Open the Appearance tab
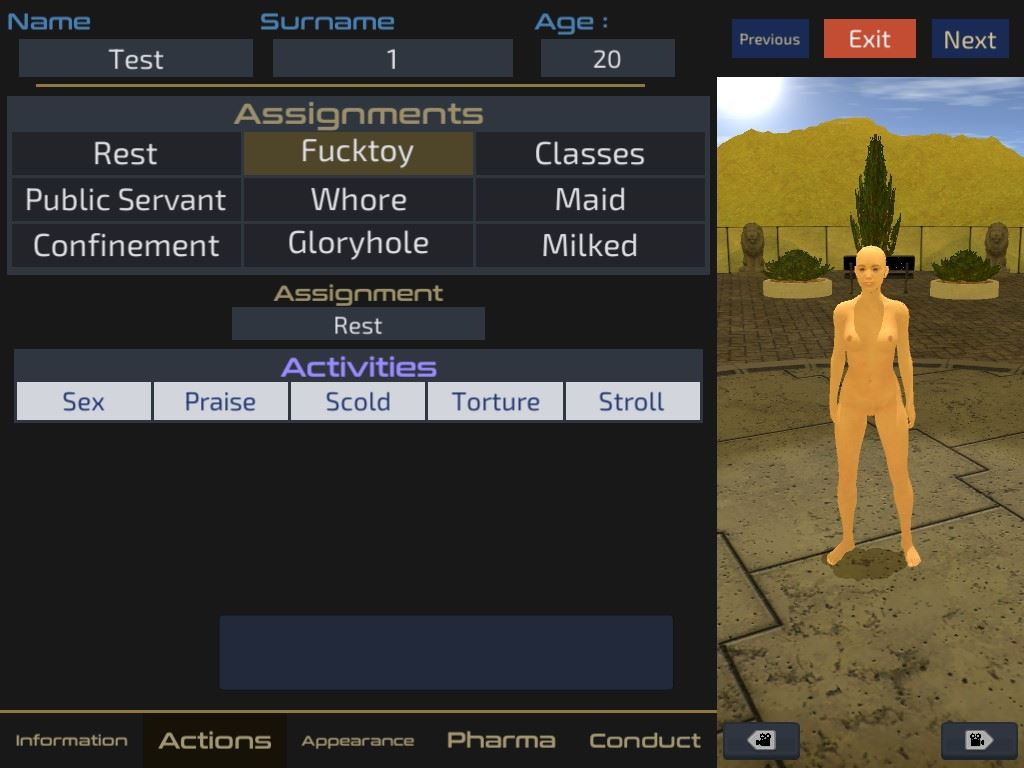Viewport: 1024px width, 768px height. [x=357, y=740]
